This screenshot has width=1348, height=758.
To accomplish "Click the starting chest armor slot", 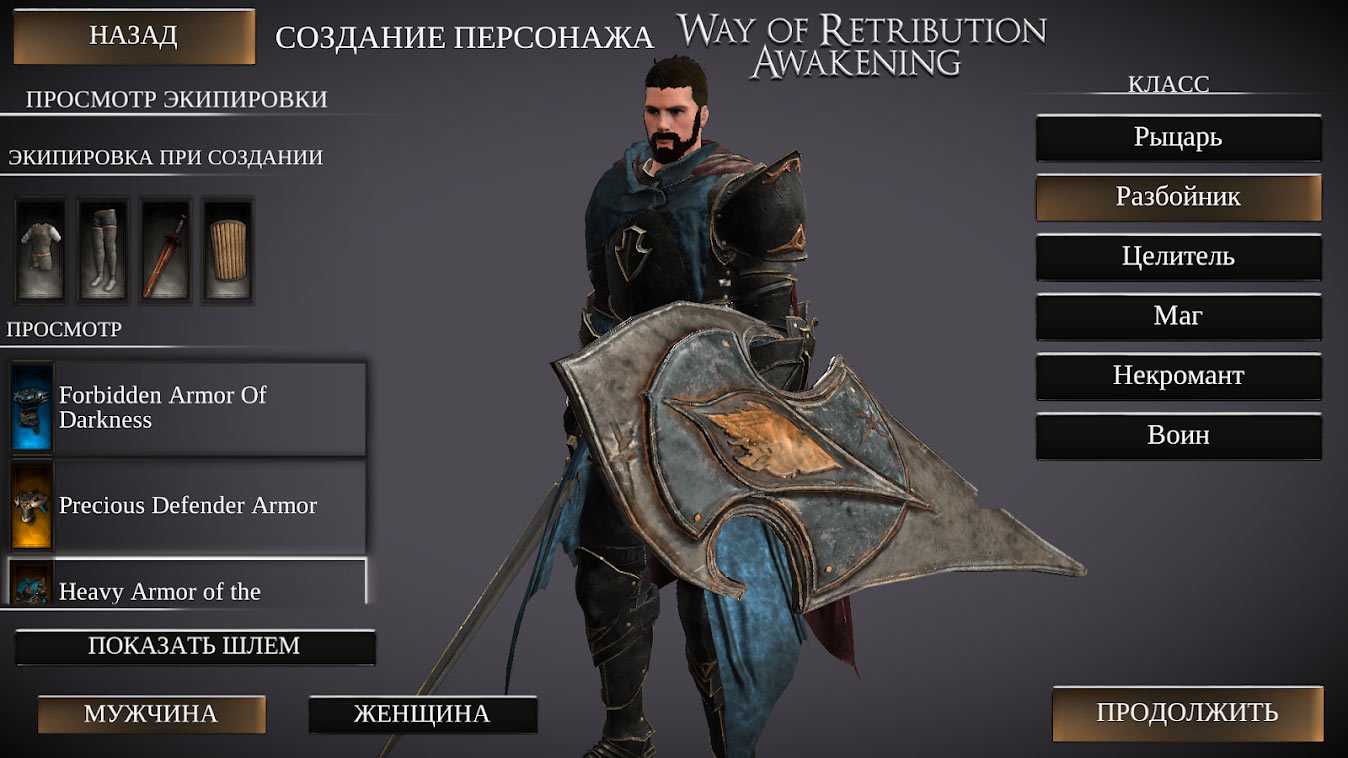I will pyautogui.click(x=40, y=250).
